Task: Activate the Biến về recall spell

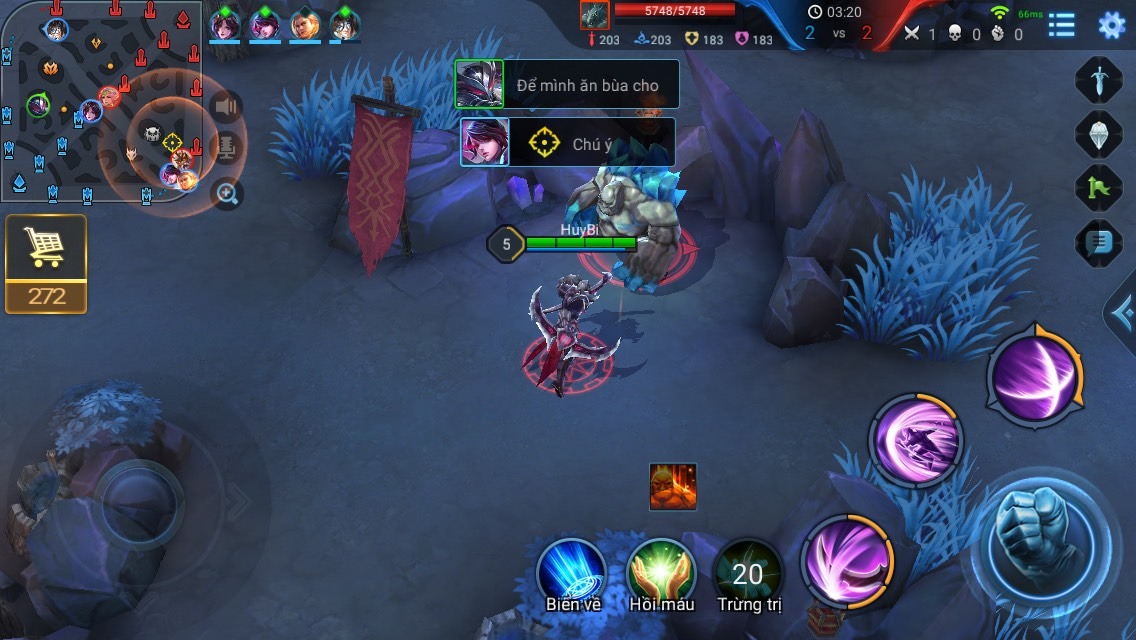Action: tap(571, 572)
